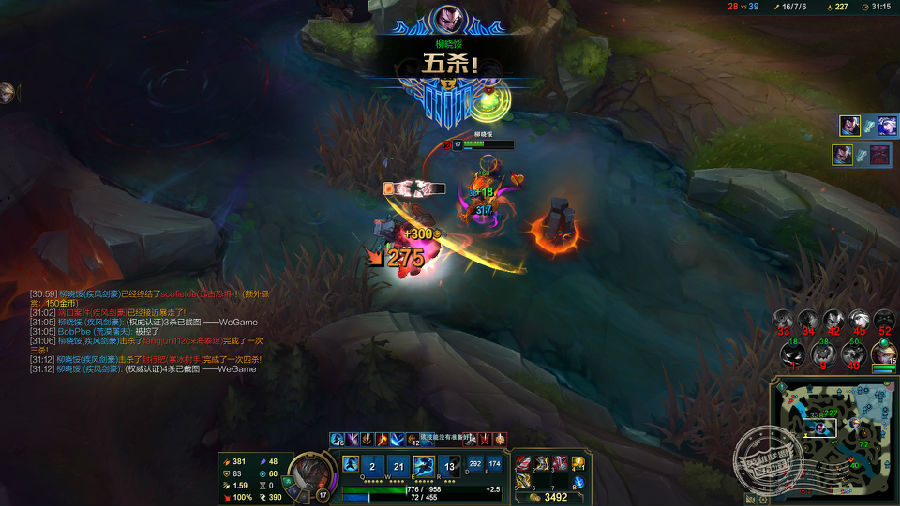Select the blue trinket ward slot
This screenshot has height=506, width=900.
pyautogui.click(x=578, y=481)
